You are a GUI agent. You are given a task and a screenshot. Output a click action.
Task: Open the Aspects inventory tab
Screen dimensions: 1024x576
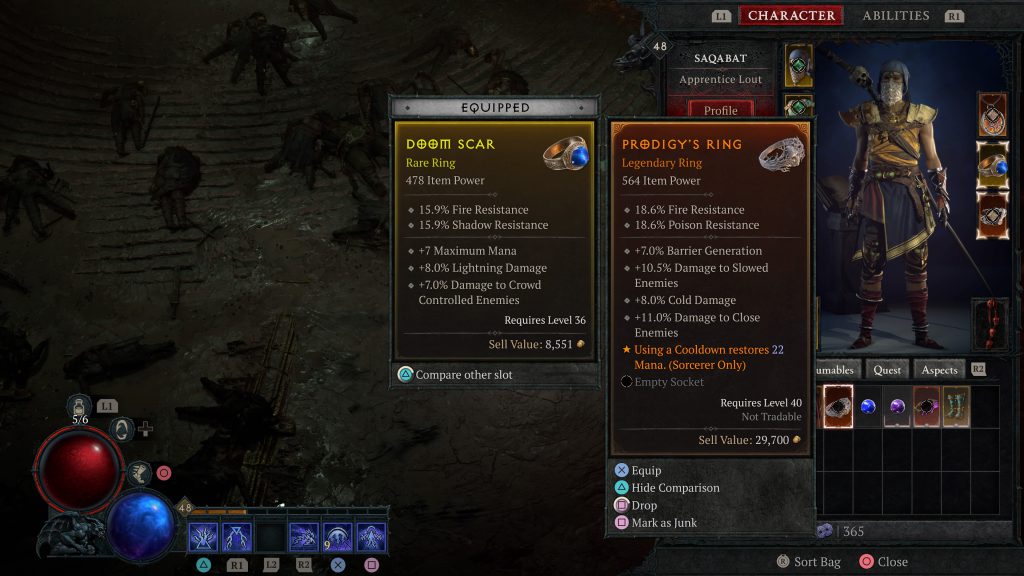point(939,370)
